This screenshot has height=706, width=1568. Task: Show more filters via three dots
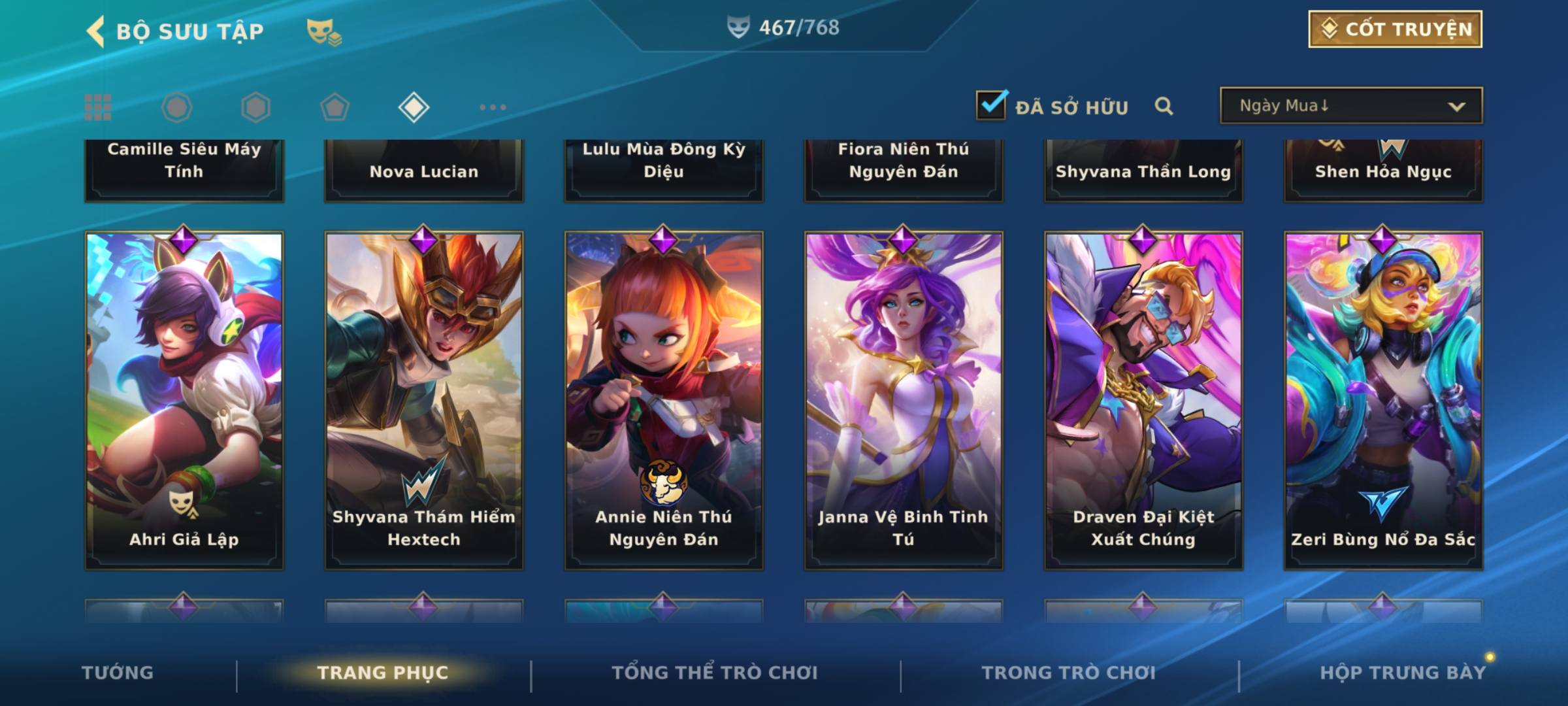(x=493, y=107)
